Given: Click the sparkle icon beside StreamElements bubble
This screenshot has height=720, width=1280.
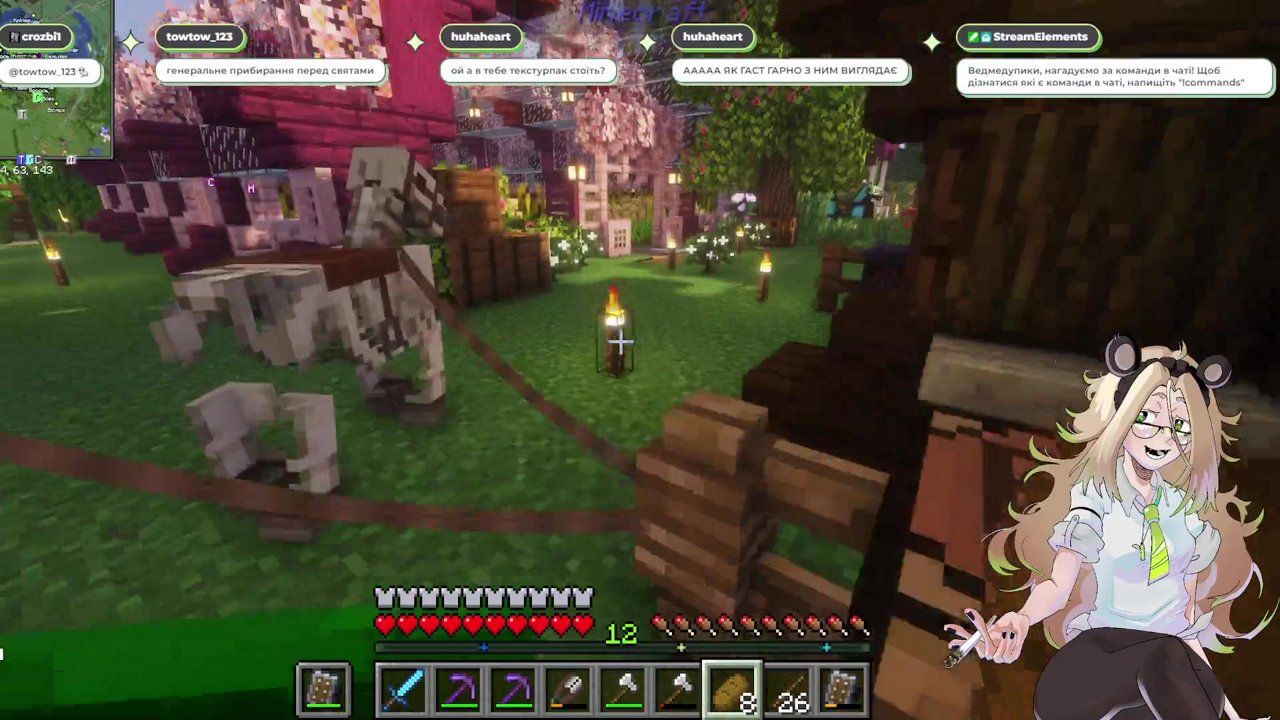Looking at the screenshot, I should [932, 41].
